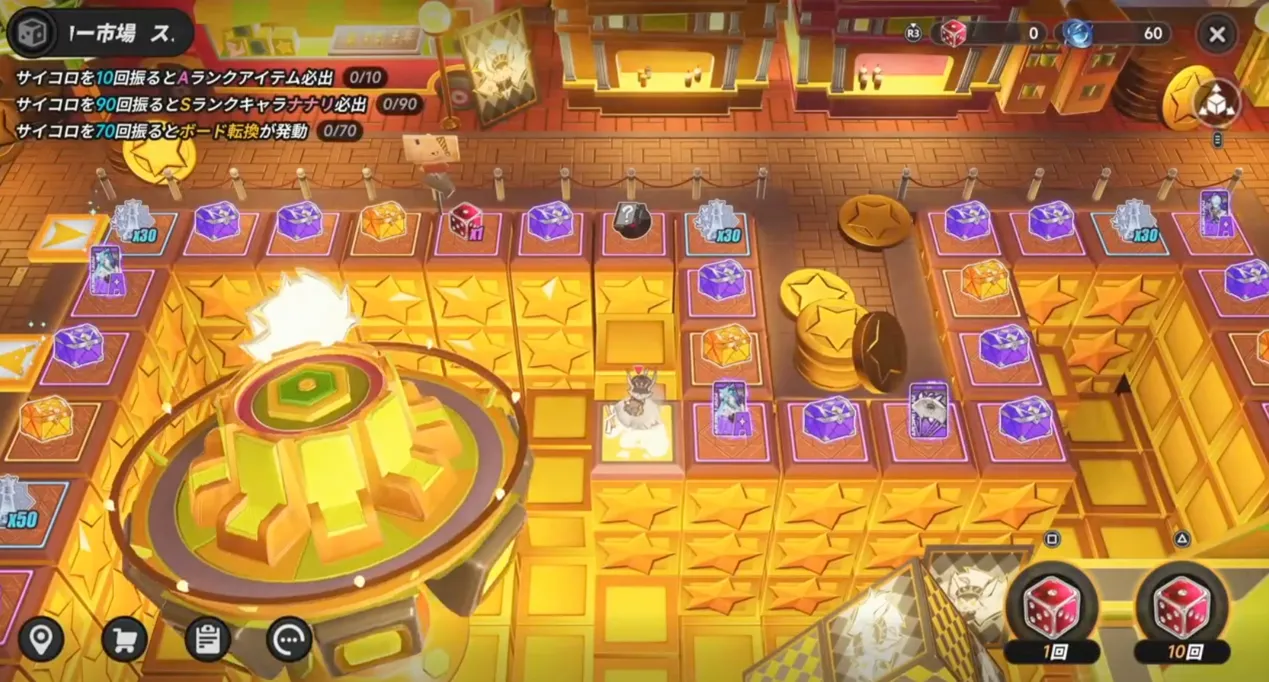1269x682 pixels.
Task: Roll the dice once with the 1回 button
Action: pyautogui.click(x=1052, y=610)
